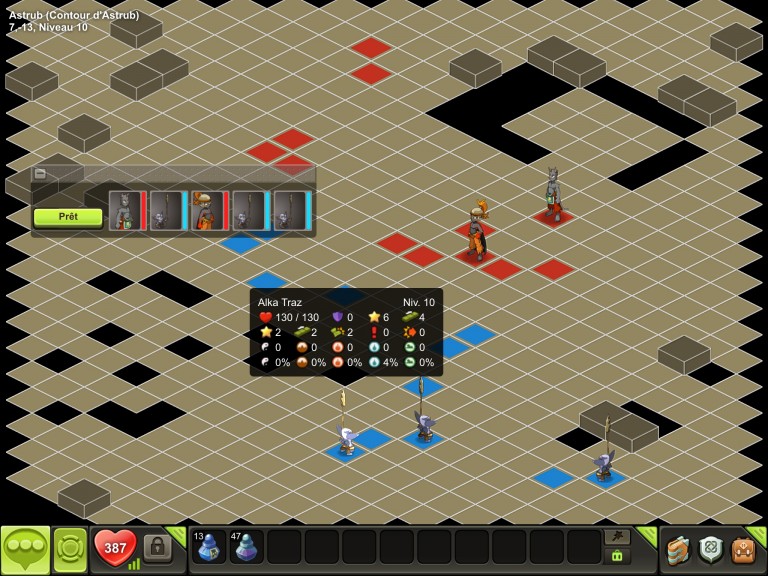This screenshot has width=768, height=576.
Task: Toggle the small green lock icon
Action: click(617, 556)
